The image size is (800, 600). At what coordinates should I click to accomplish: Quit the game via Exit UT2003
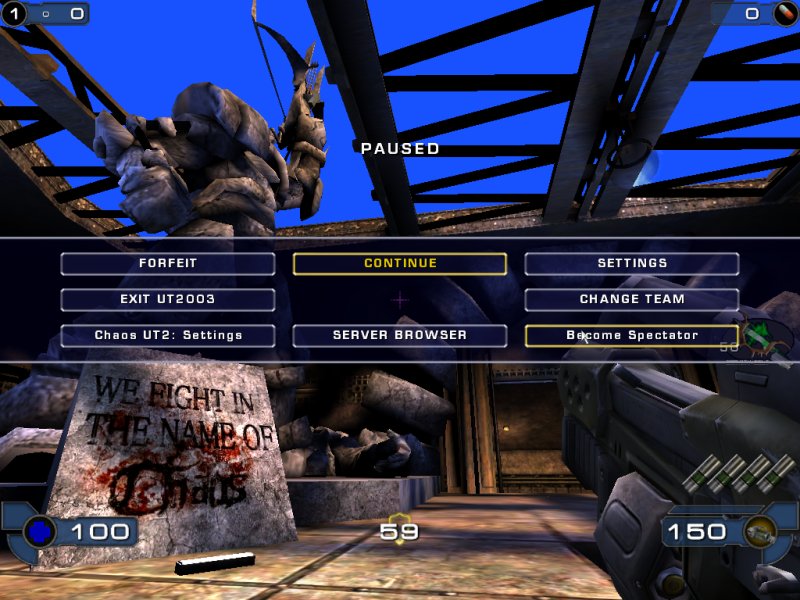click(x=167, y=300)
